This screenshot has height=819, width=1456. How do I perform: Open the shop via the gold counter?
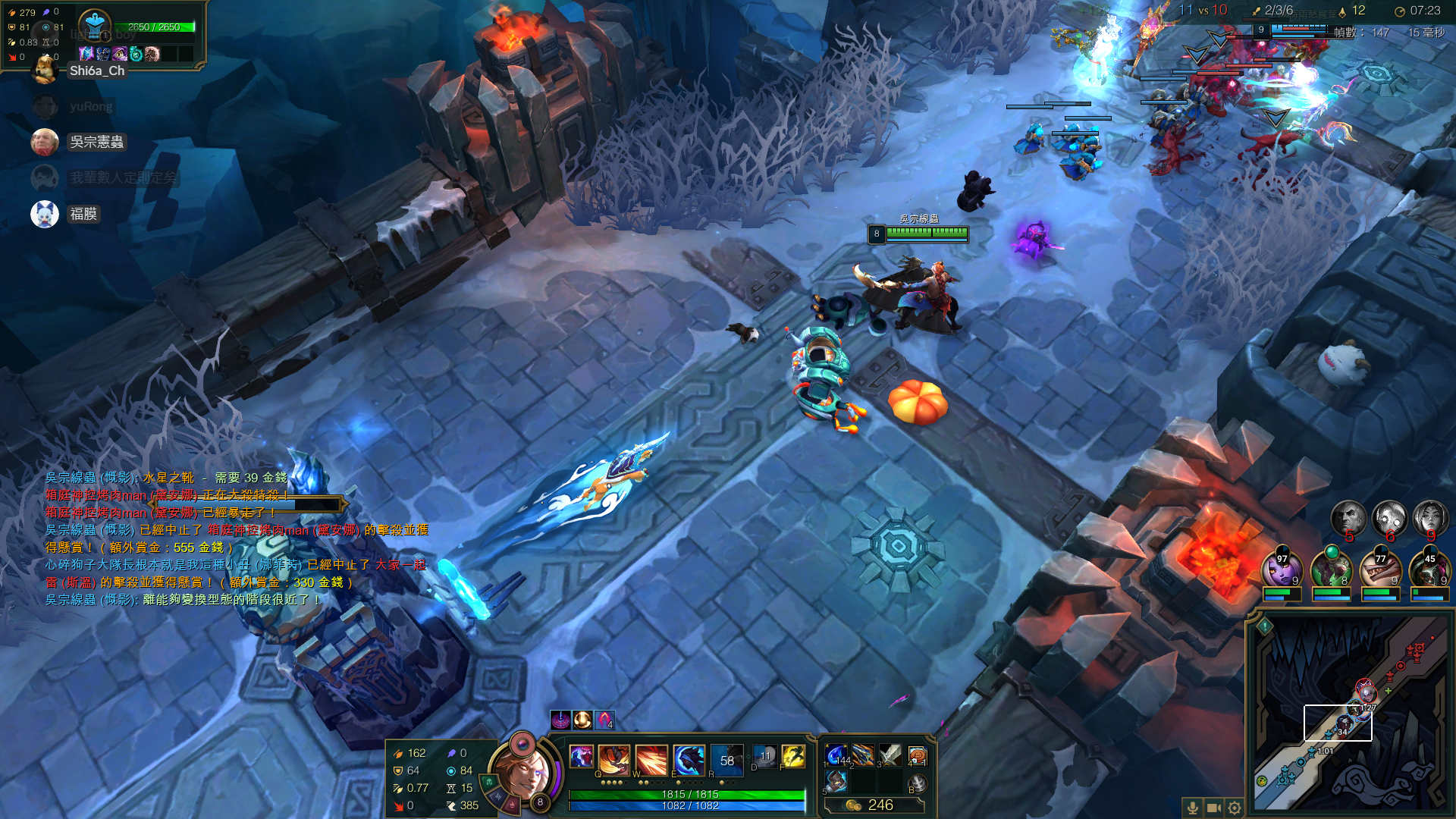[874, 805]
